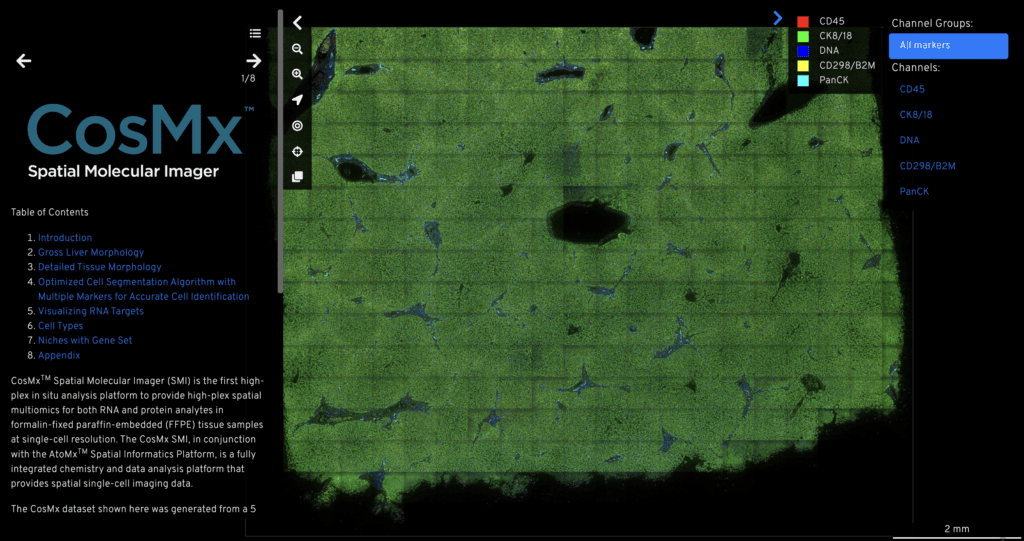Open the Visualizing RNA Targets section
This screenshot has height=541, width=1024.
(x=91, y=311)
